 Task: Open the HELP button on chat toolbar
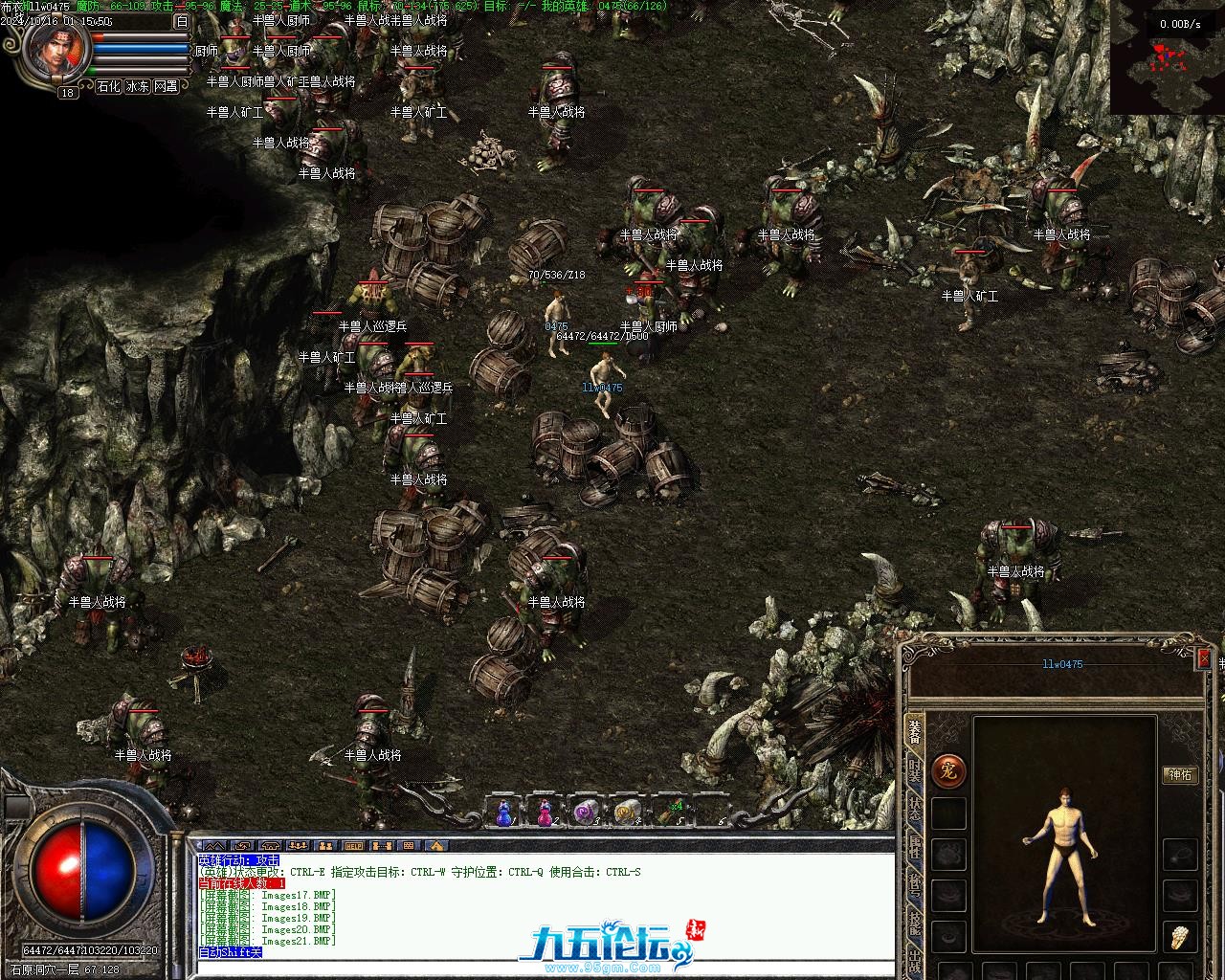tap(354, 846)
